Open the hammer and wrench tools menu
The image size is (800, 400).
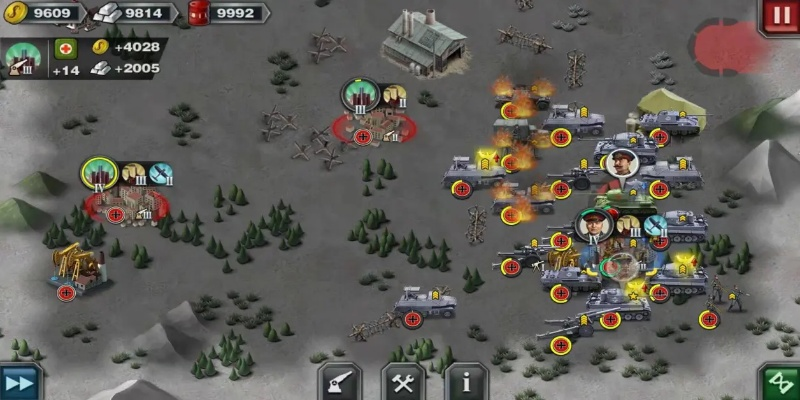pos(403,382)
